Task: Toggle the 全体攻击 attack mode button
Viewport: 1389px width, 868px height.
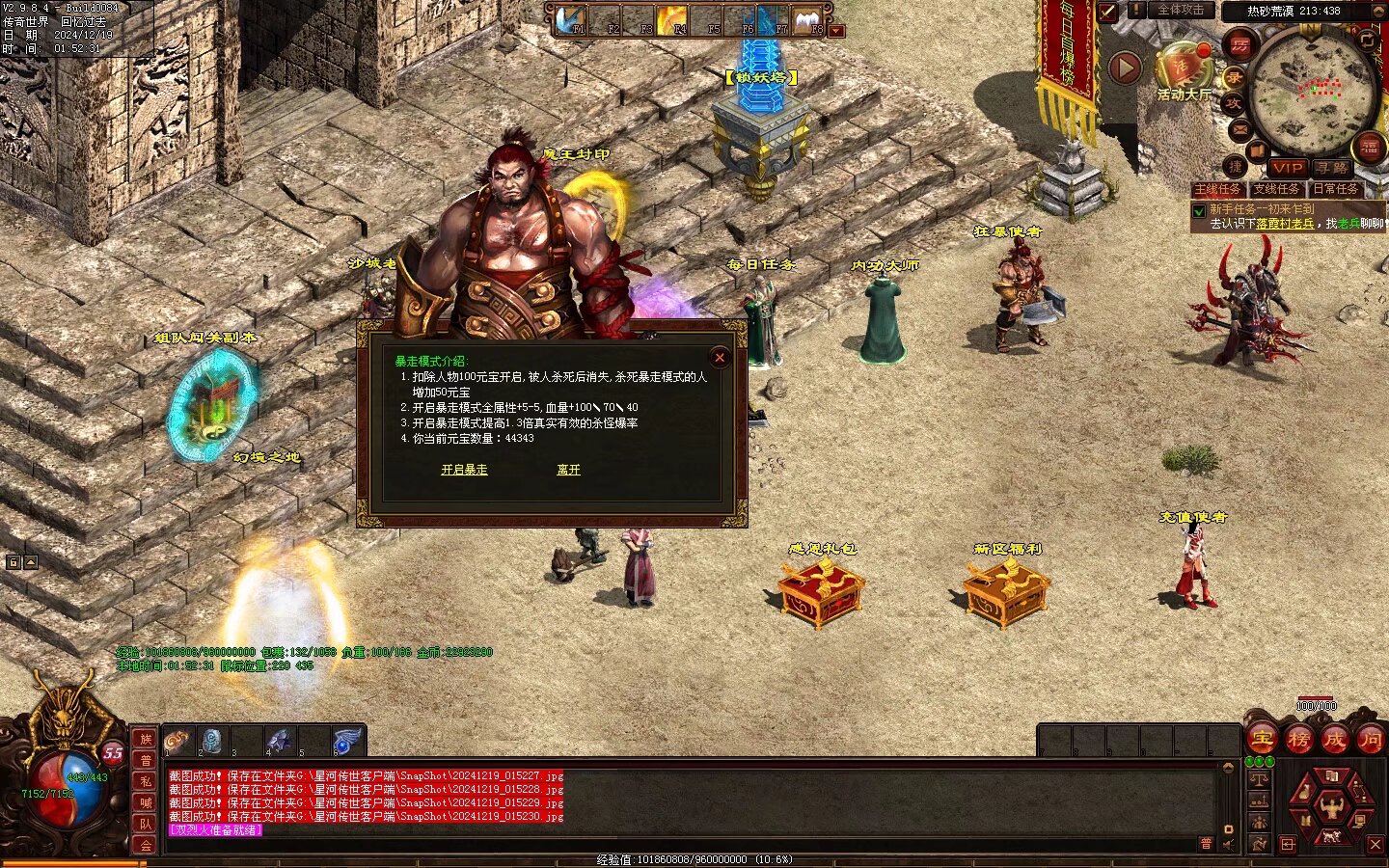Action: pos(1180,10)
